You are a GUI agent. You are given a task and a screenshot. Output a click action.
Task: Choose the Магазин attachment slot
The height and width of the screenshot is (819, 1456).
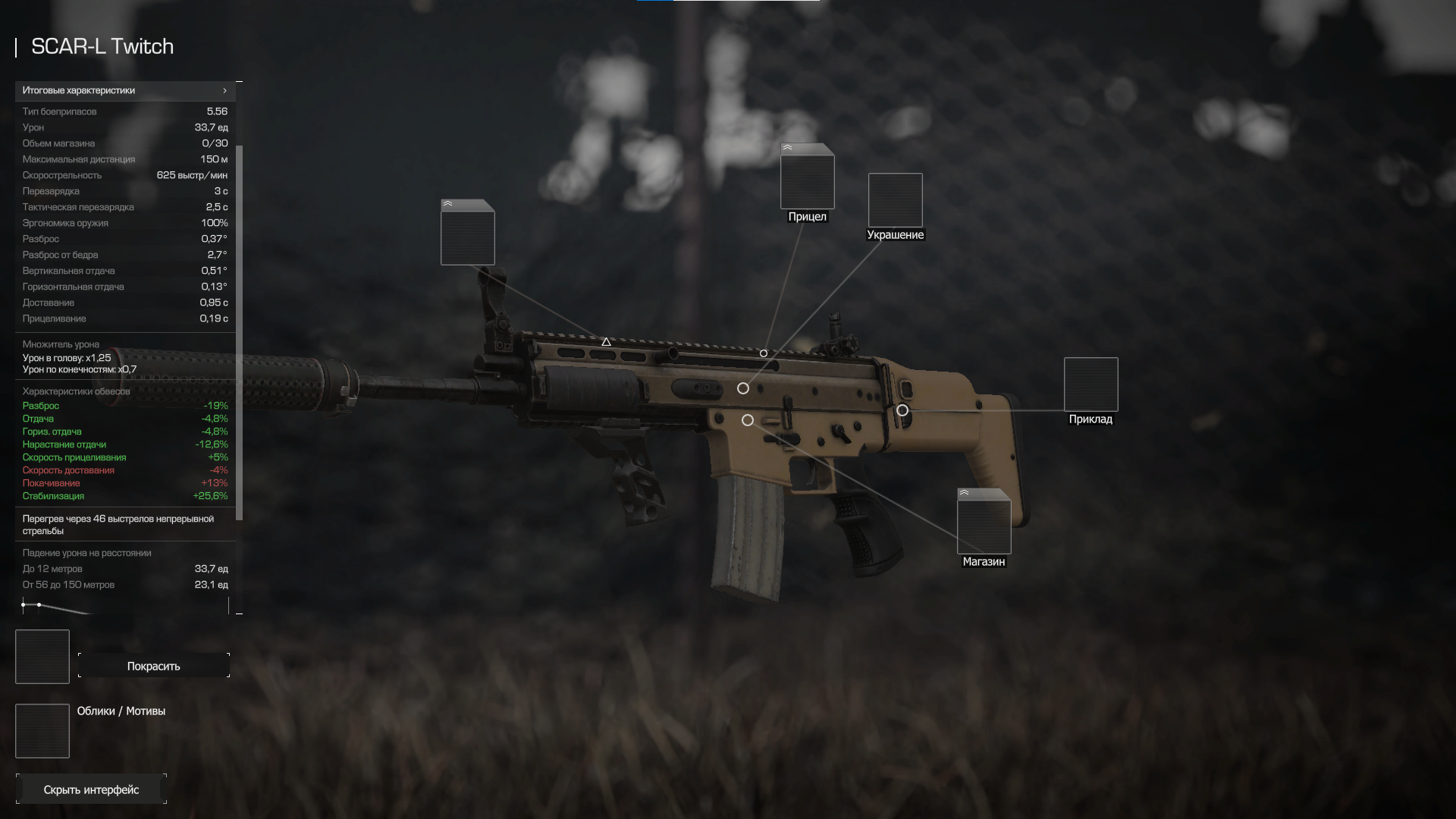pos(984,522)
